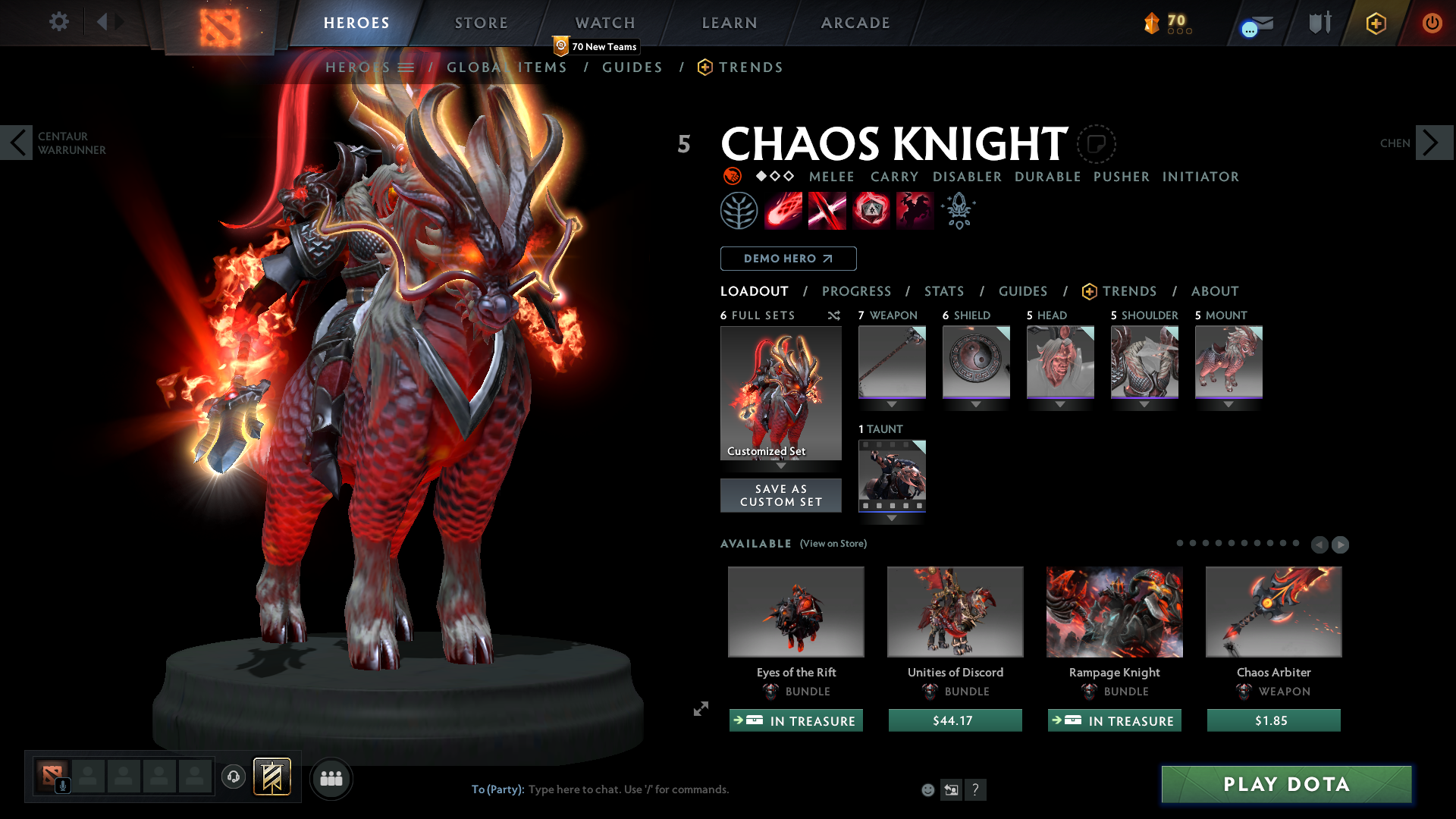Go to previous hero Centaur Warrunner
The height and width of the screenshot is (819, 1456).
tap(17, 143)
